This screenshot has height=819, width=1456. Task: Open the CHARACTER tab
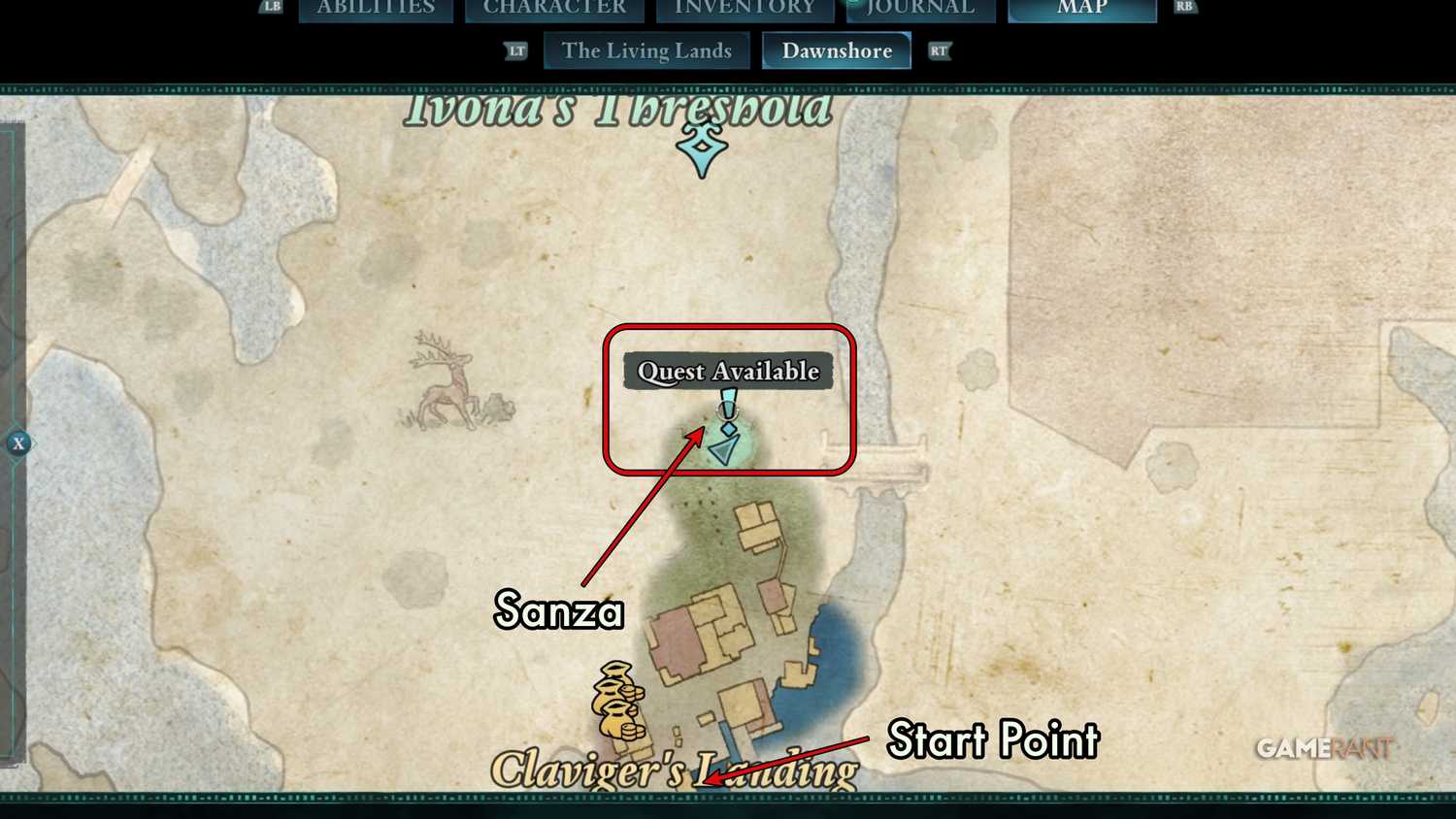[x=554, y=9]
